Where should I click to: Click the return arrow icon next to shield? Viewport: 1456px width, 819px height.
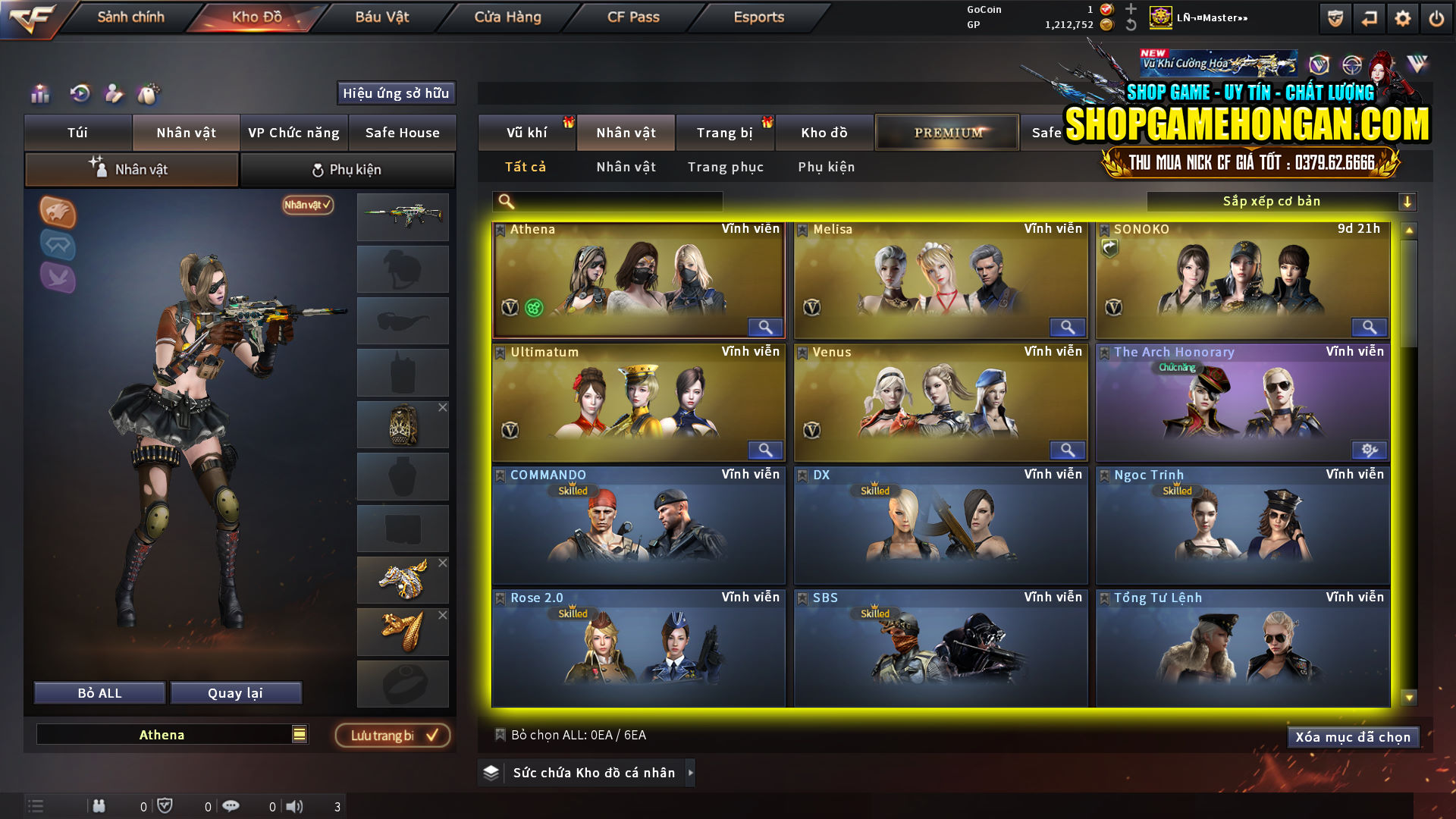coord(1368,17)
